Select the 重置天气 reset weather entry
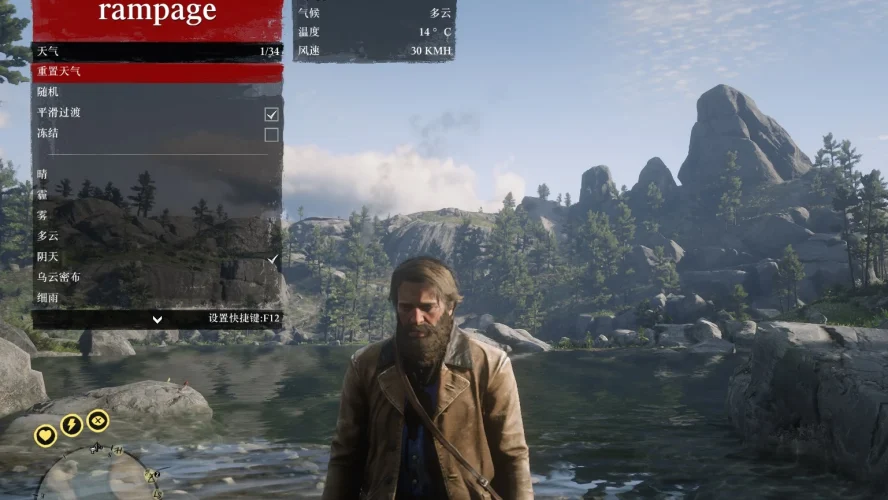Image resolution: width=888 pixels, height=500 pixels. pos(157,72)
